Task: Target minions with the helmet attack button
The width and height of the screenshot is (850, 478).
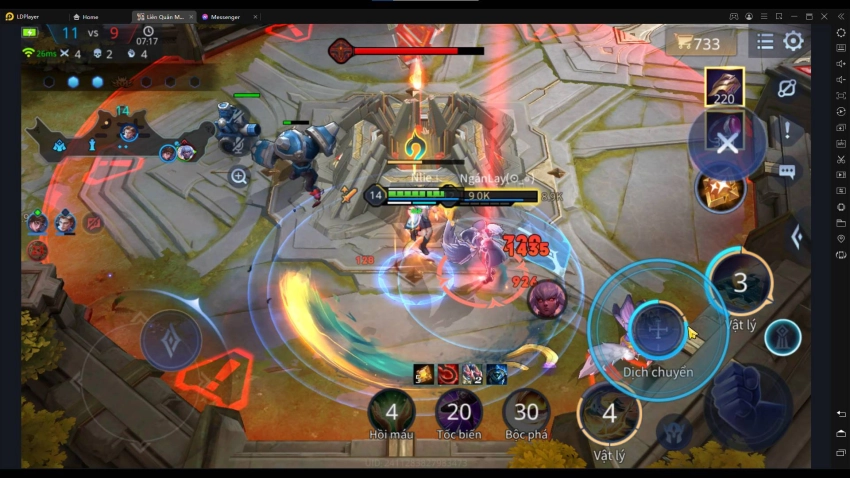Action: tap(675, 431)
